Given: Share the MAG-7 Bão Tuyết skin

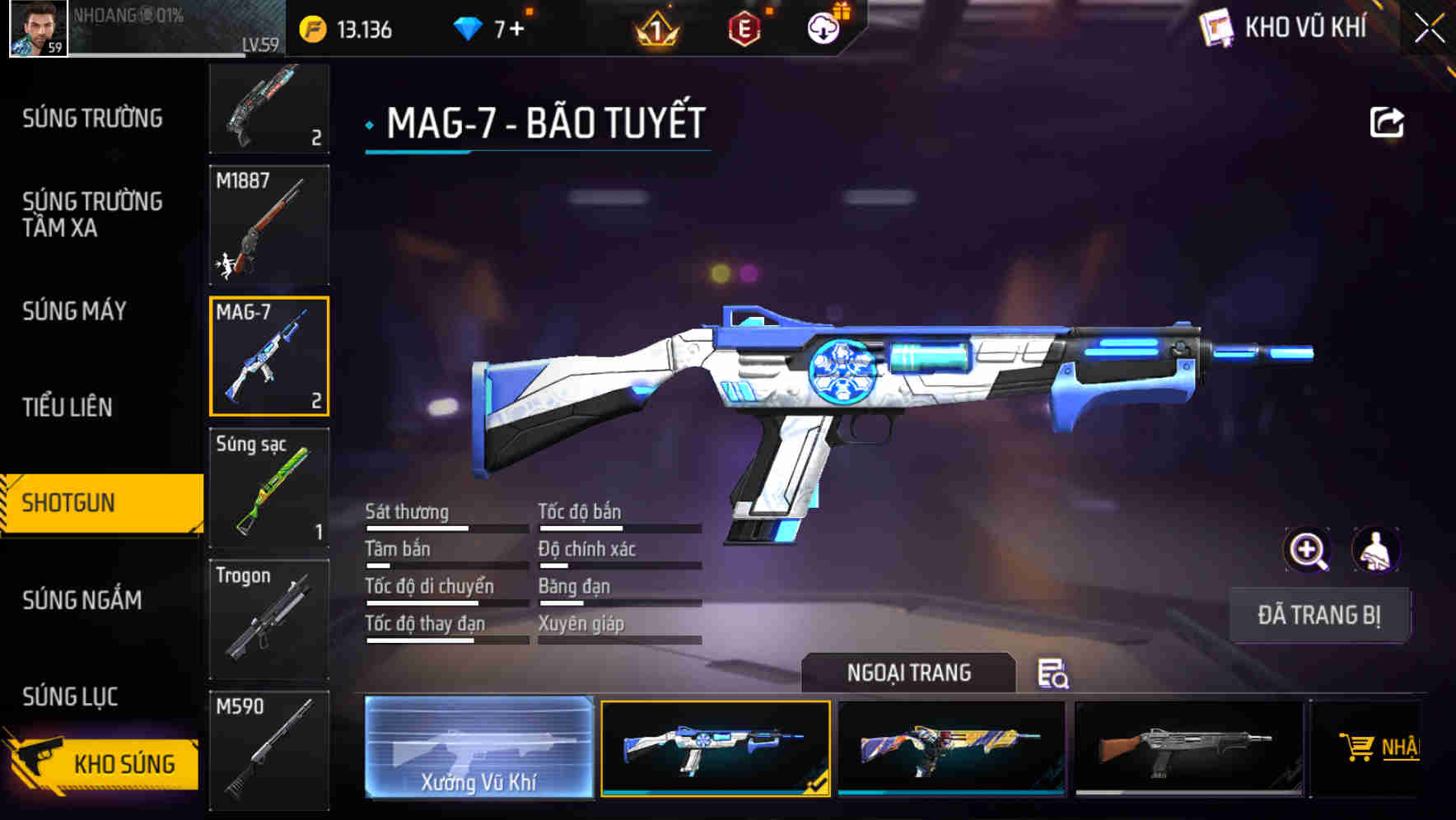Looking at the screenshot, I should click(x=1387, y=121).
